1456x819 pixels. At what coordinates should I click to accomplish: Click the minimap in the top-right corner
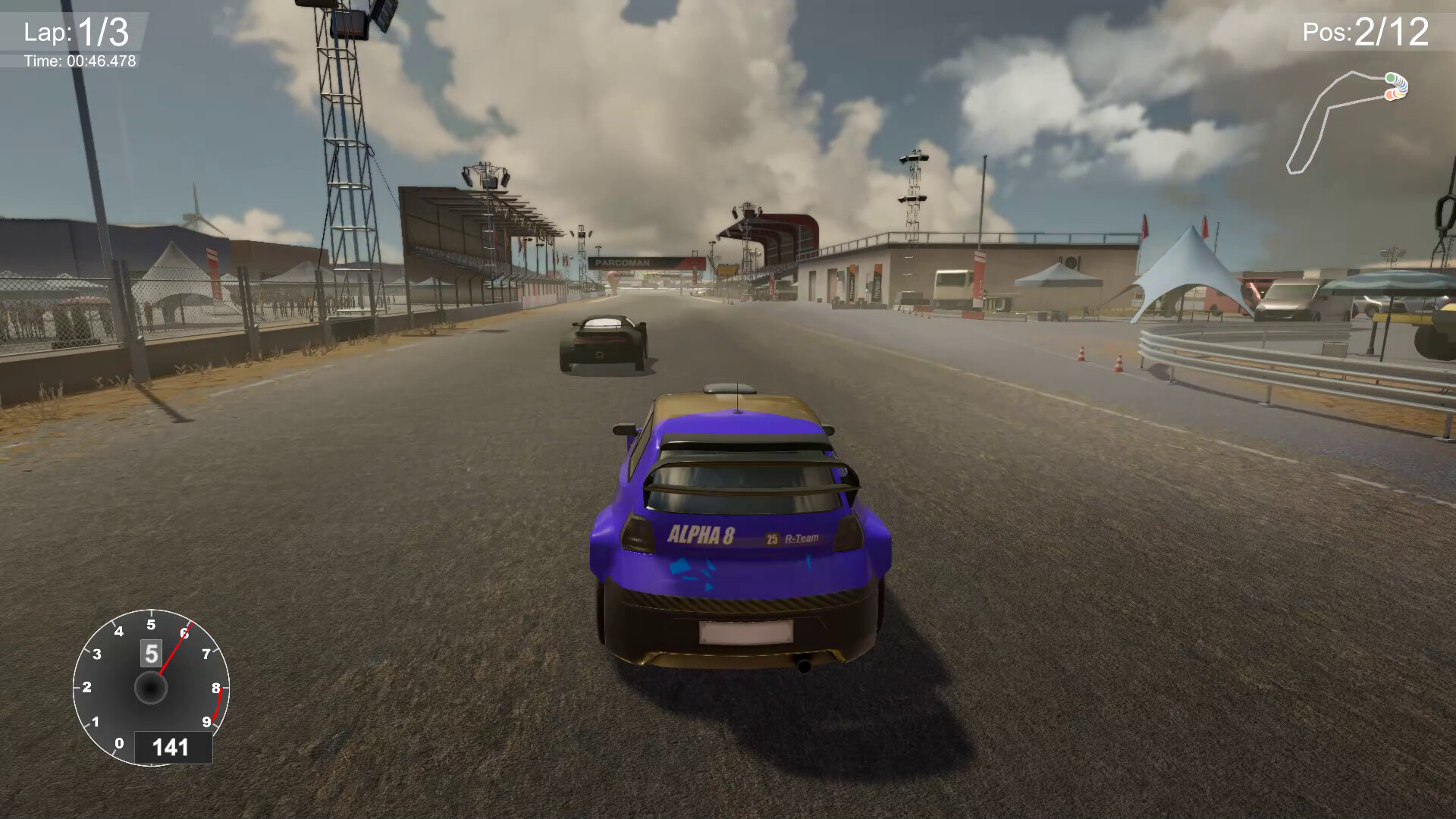(1350, 121)
